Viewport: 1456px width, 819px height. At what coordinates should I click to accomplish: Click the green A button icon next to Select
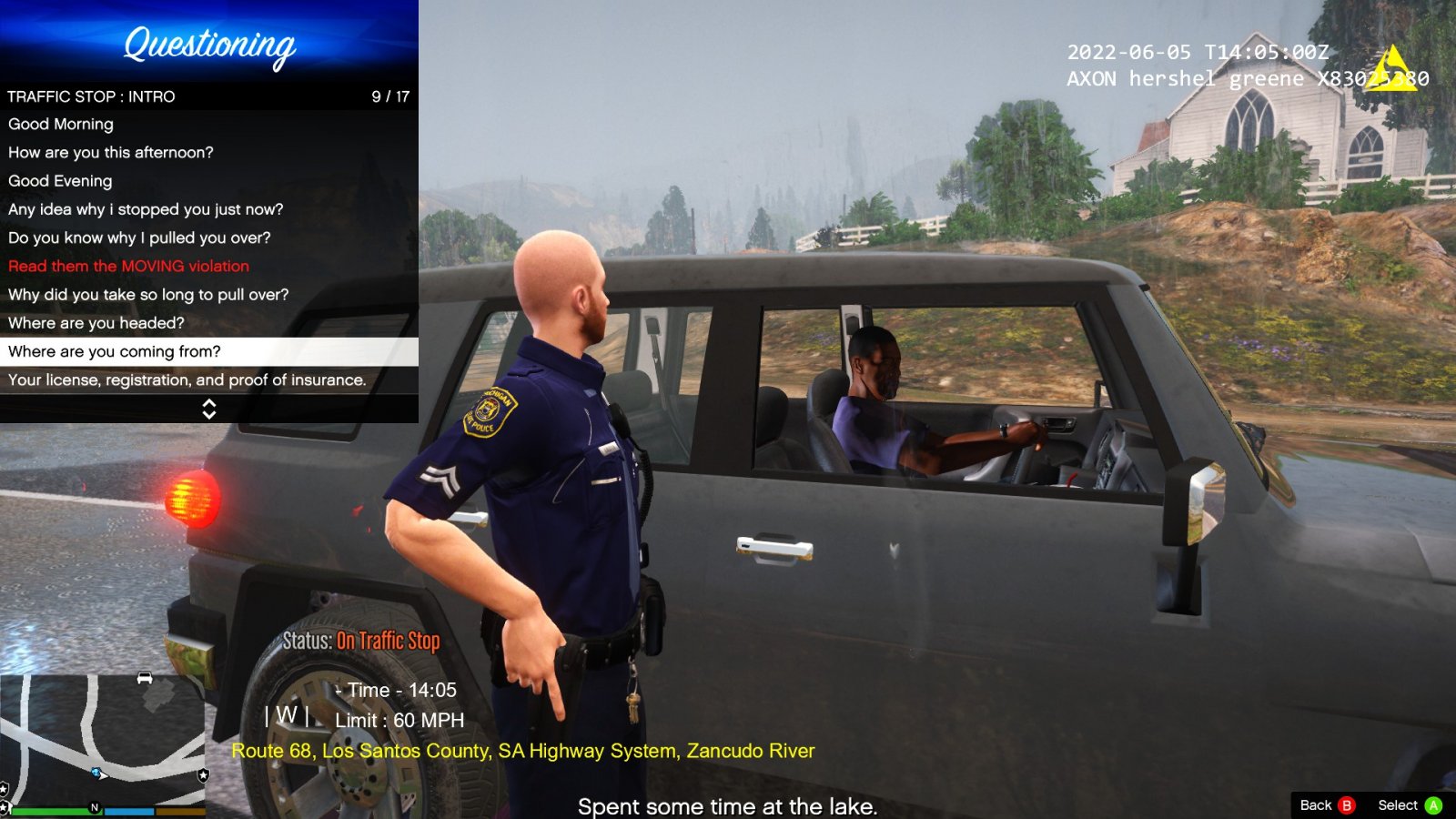click(1435, 805)
